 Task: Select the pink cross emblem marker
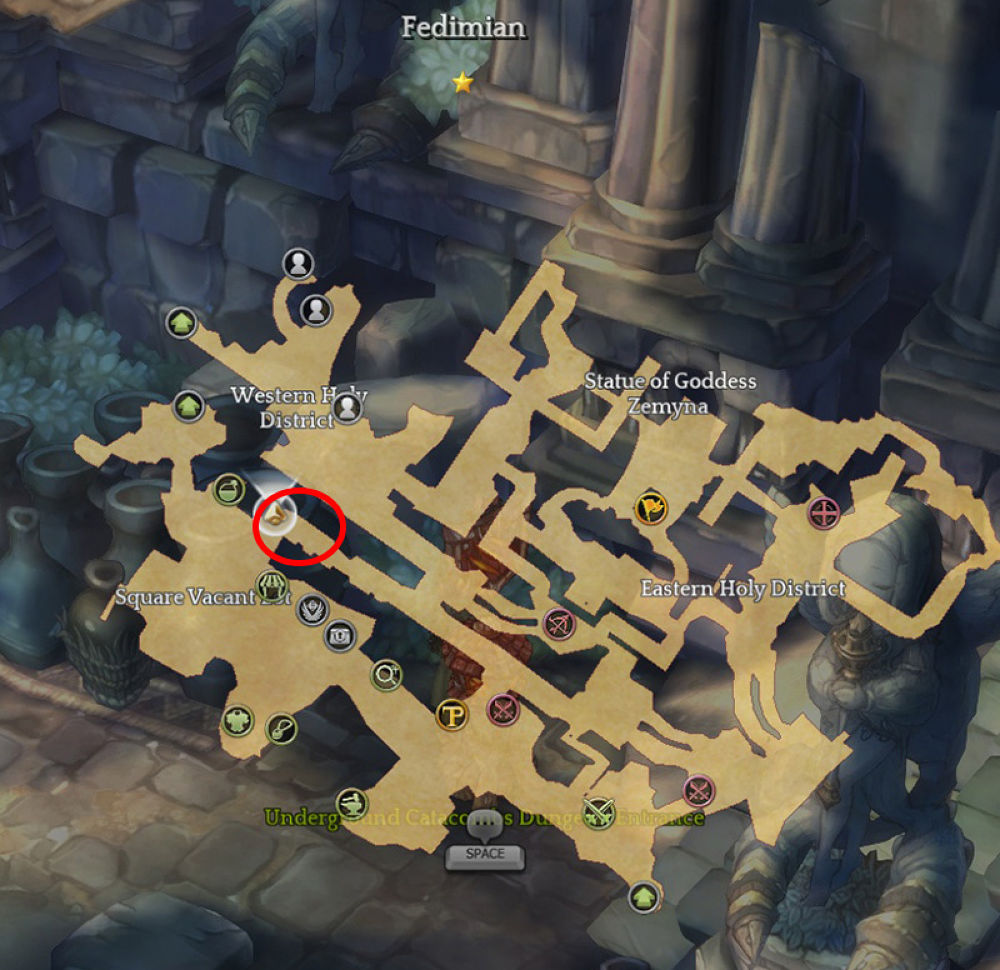pyautogui.click(x=823, y=514)
